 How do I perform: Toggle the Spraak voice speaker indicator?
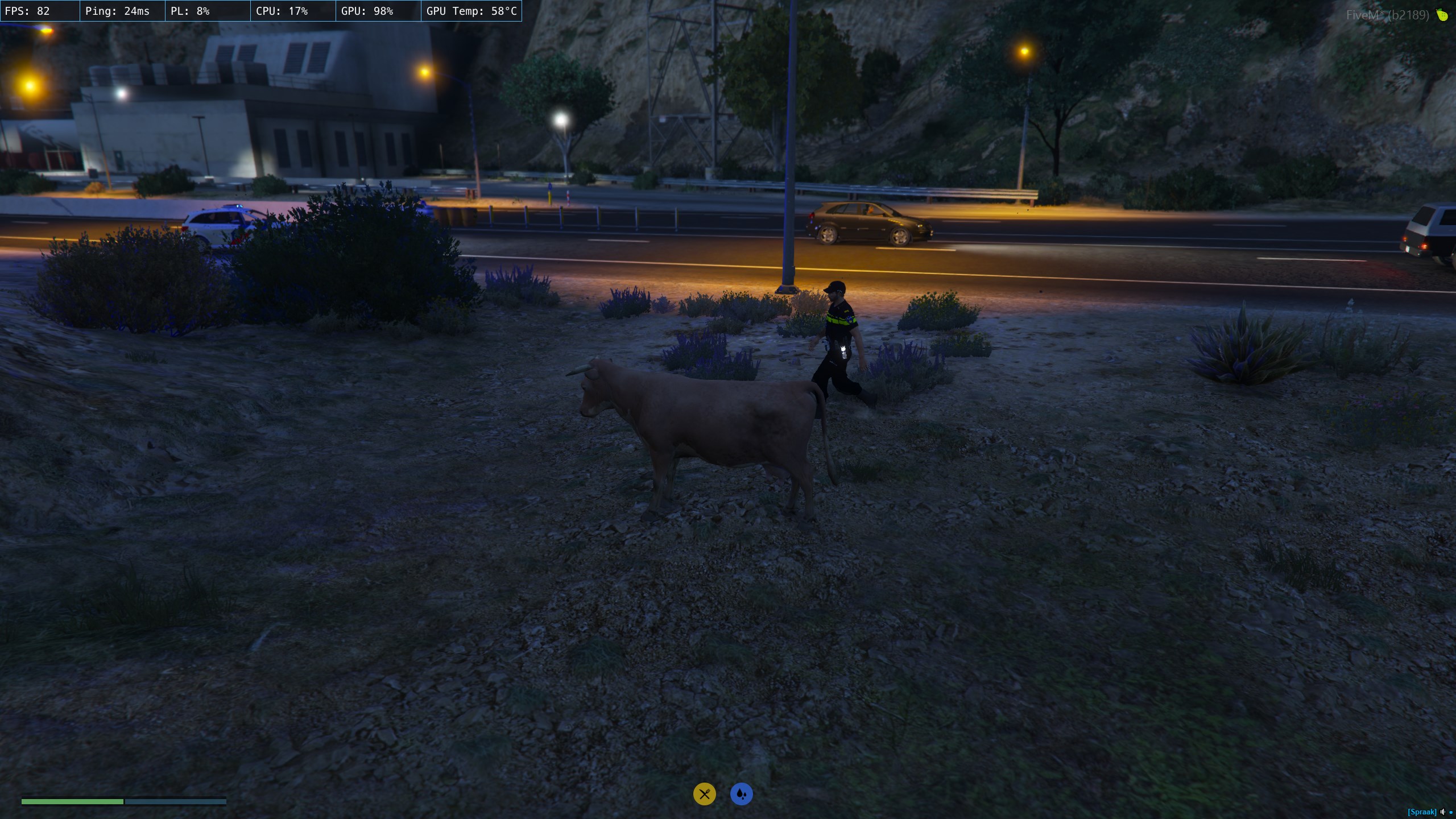1442,812
